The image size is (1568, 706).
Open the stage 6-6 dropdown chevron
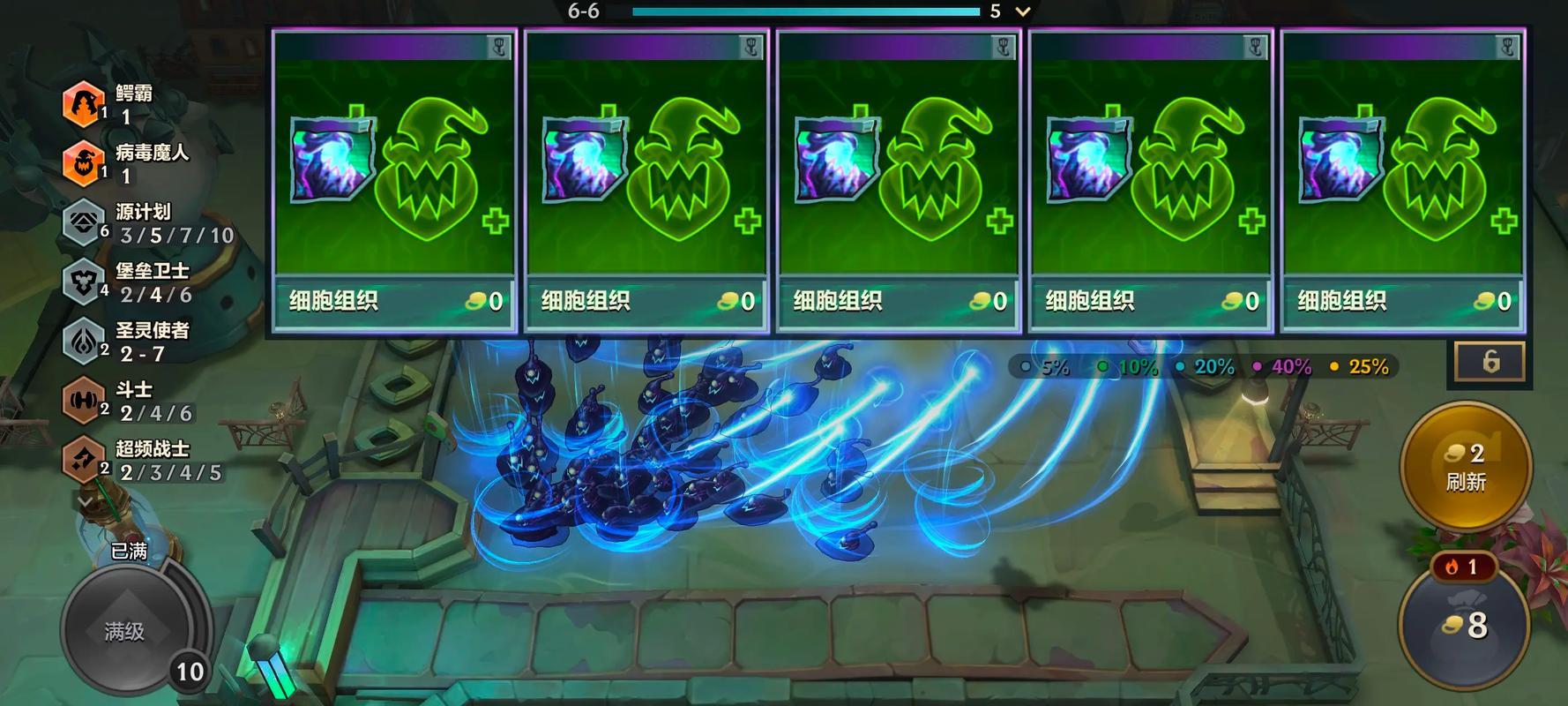click(1023, 11)
